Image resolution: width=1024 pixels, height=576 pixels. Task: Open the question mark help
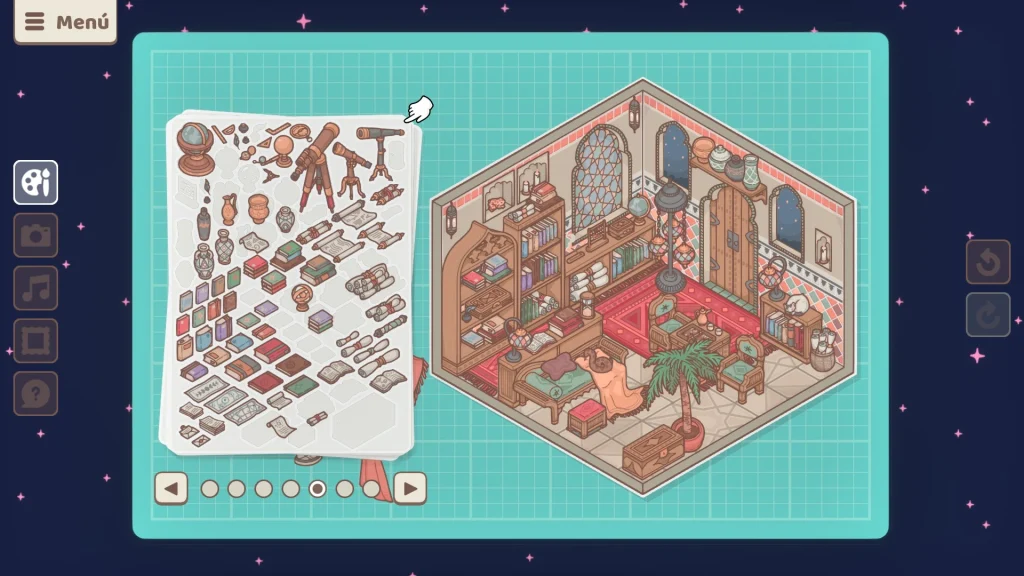point(36,393)
